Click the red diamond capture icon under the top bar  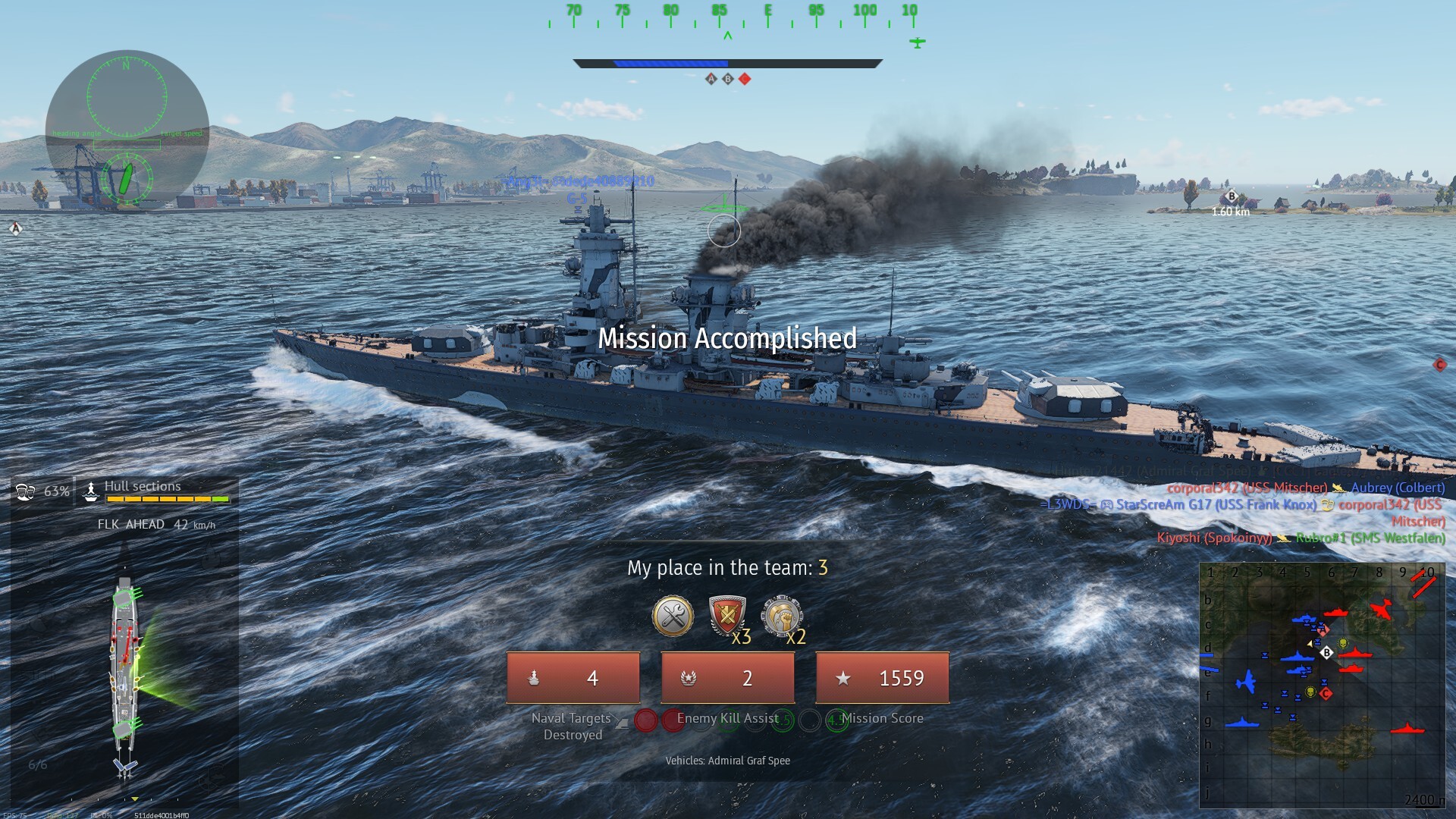tap(745, 79)
